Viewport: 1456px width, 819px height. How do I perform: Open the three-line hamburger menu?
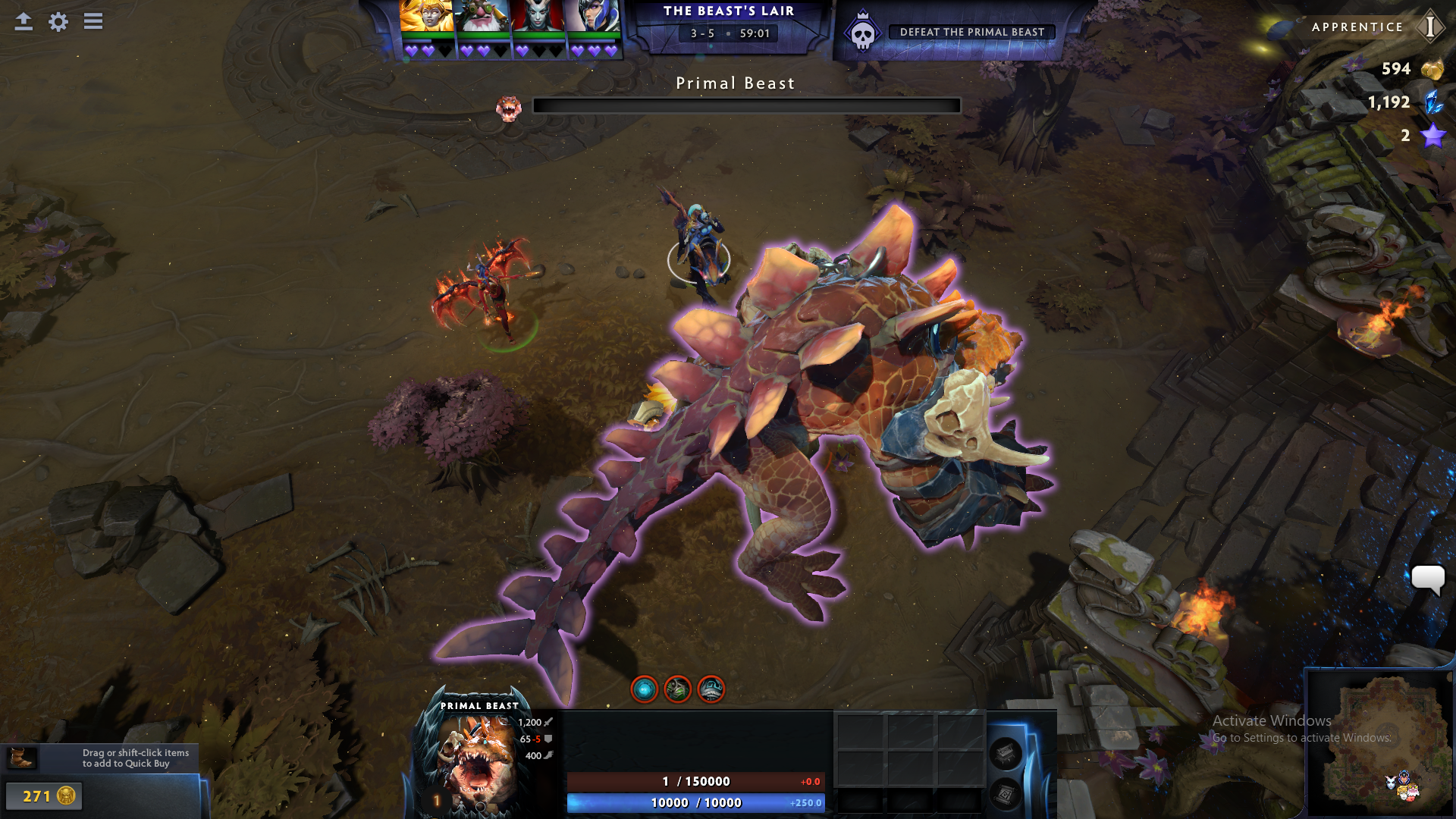[93, 21]
